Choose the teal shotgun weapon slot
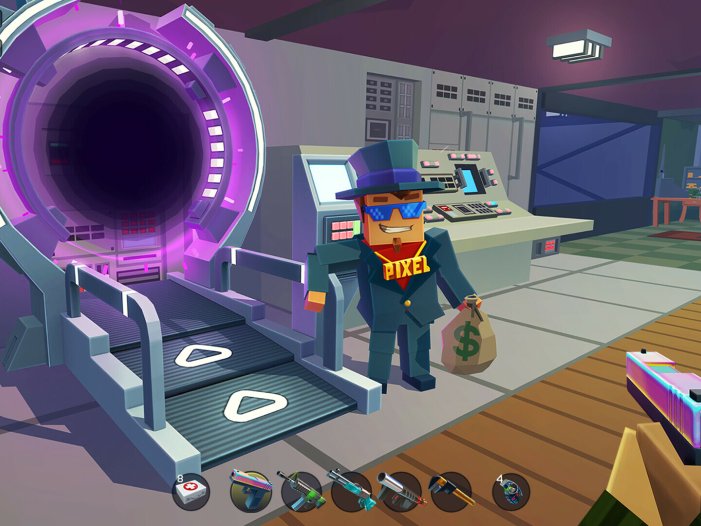701x526 pixels. tap(349, 490)
